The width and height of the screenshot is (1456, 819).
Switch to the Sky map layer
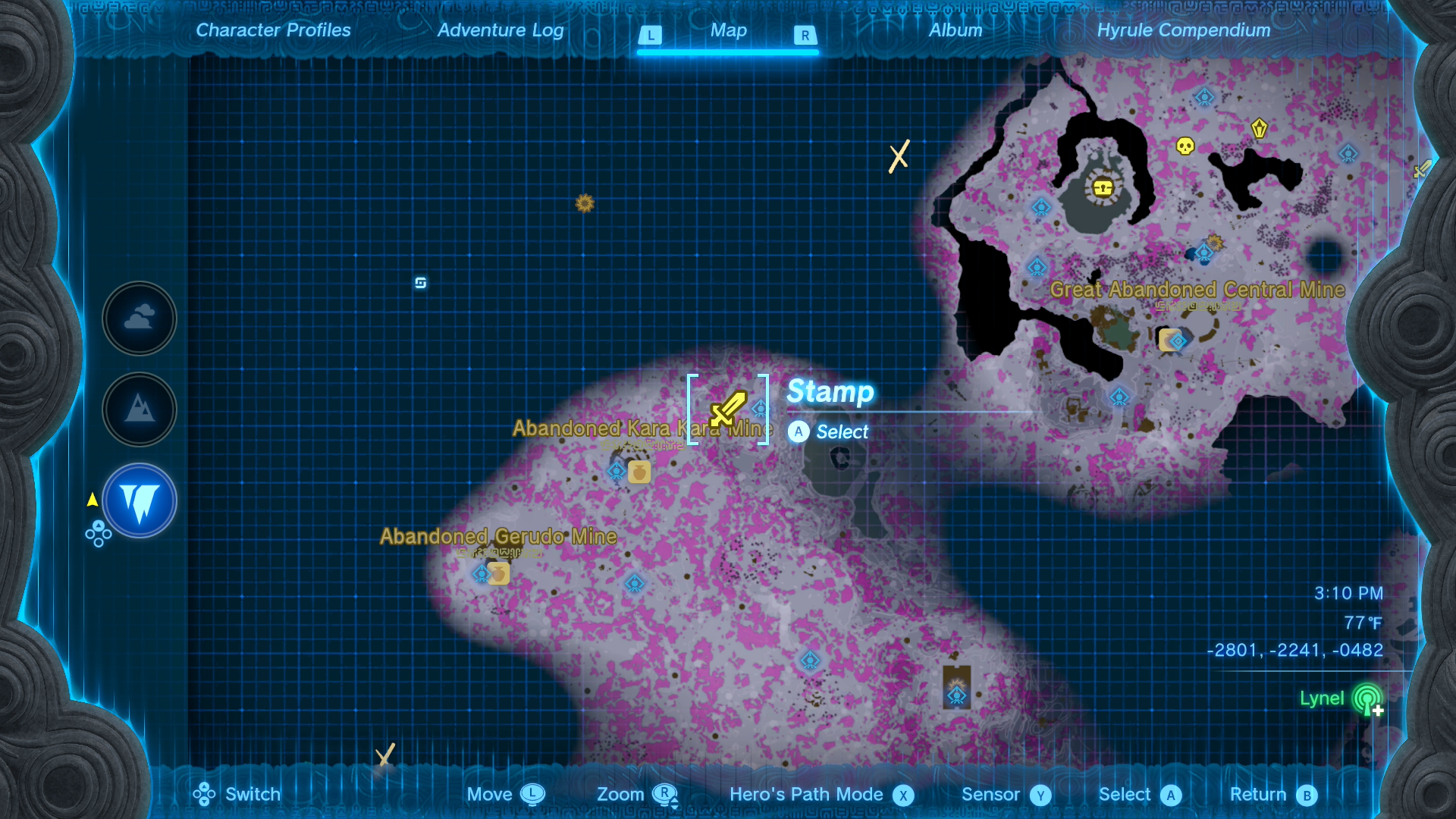(140, 318)
